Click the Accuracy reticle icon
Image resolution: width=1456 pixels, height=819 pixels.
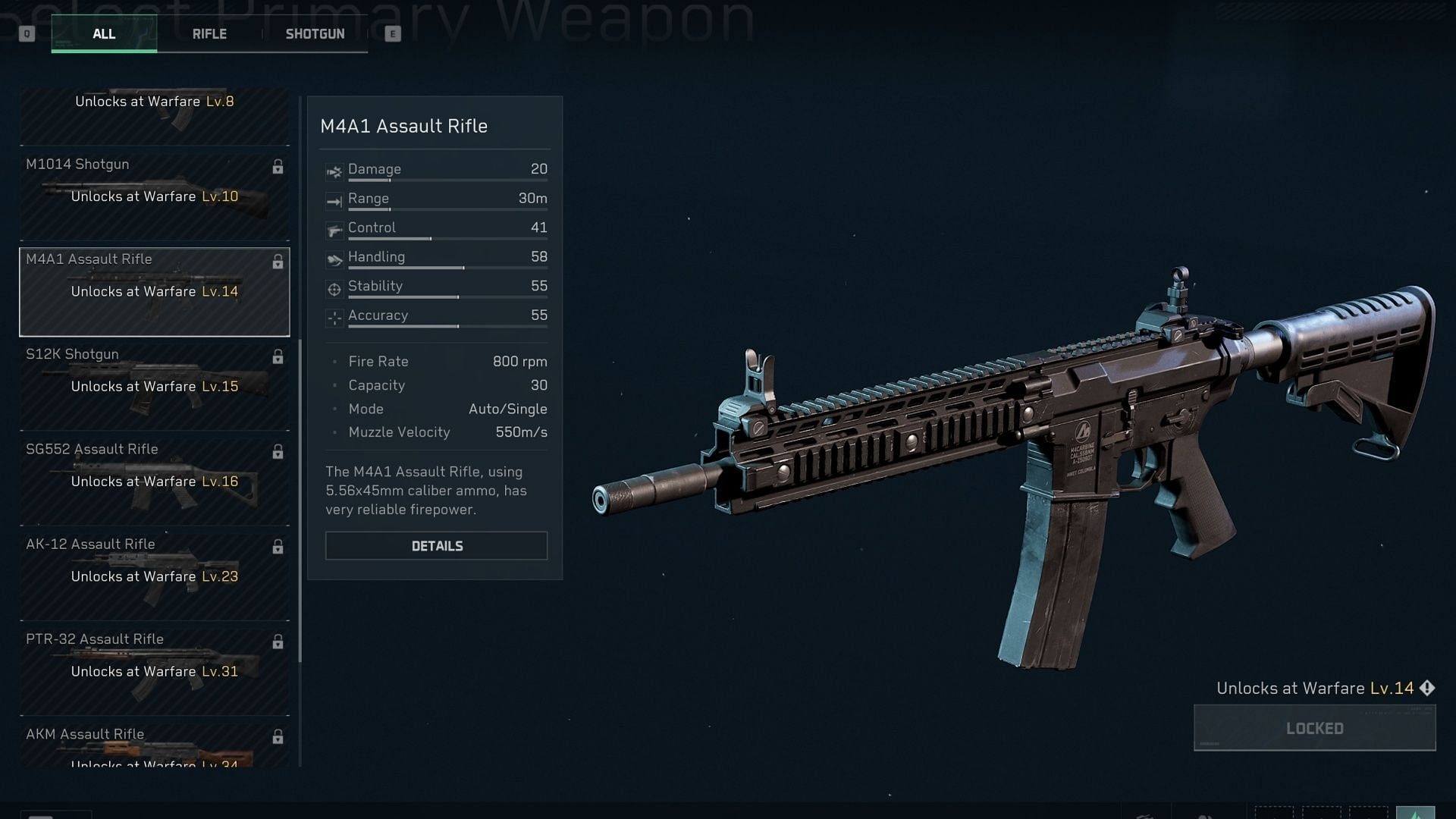pos(334,318)
